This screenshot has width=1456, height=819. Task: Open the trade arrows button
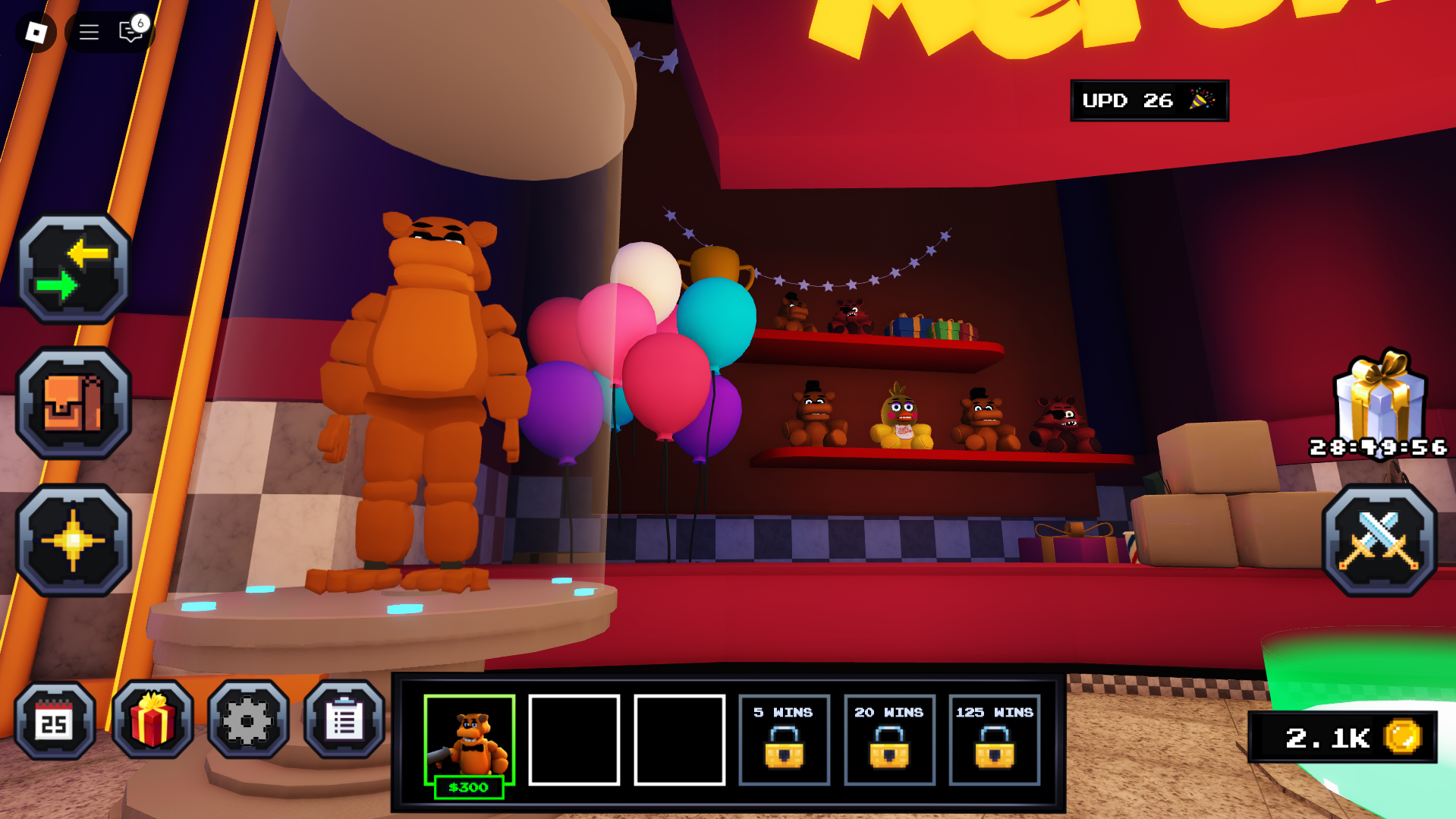click(x=74, y=269)
